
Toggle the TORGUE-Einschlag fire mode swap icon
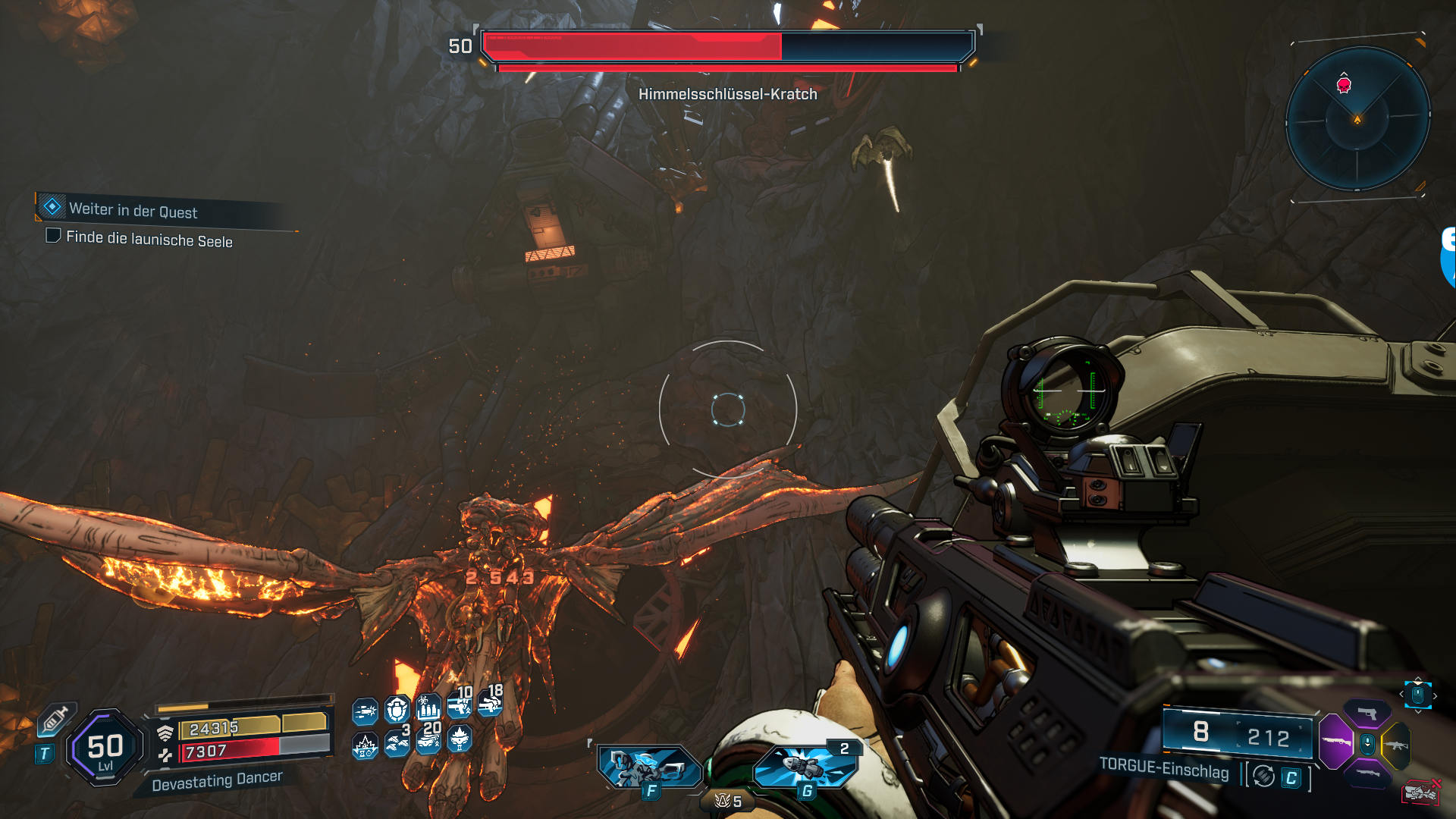pos(1263,777)
